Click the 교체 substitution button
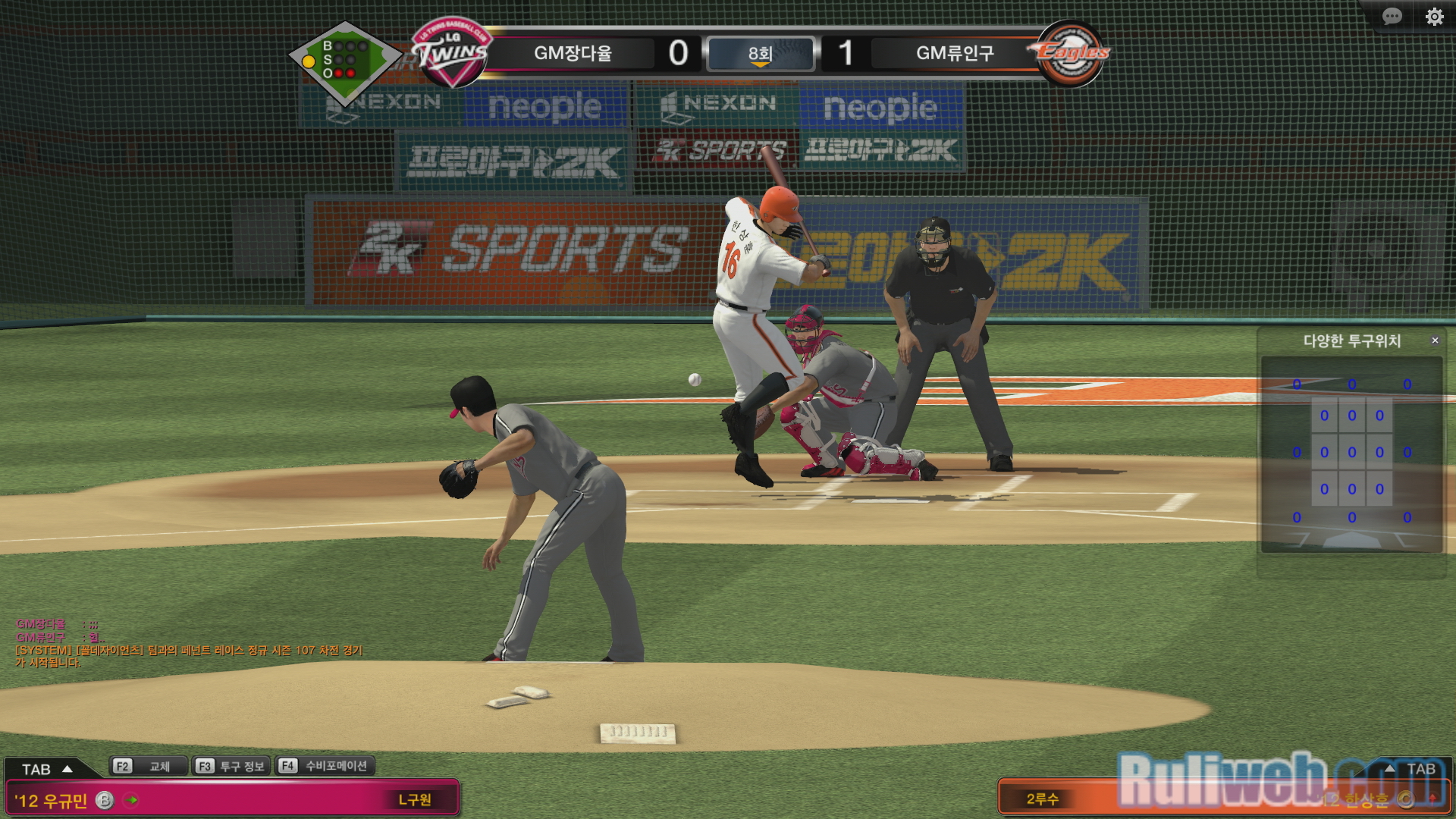Image resolution: width=1456 pixels, height=819 pixels. pyautogui.click(x=149, y=766)
